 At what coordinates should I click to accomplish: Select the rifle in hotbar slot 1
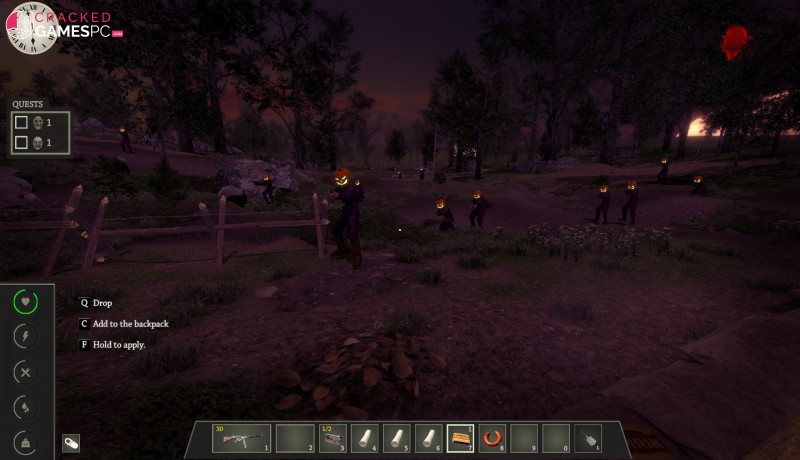click(x=241, y=438)
